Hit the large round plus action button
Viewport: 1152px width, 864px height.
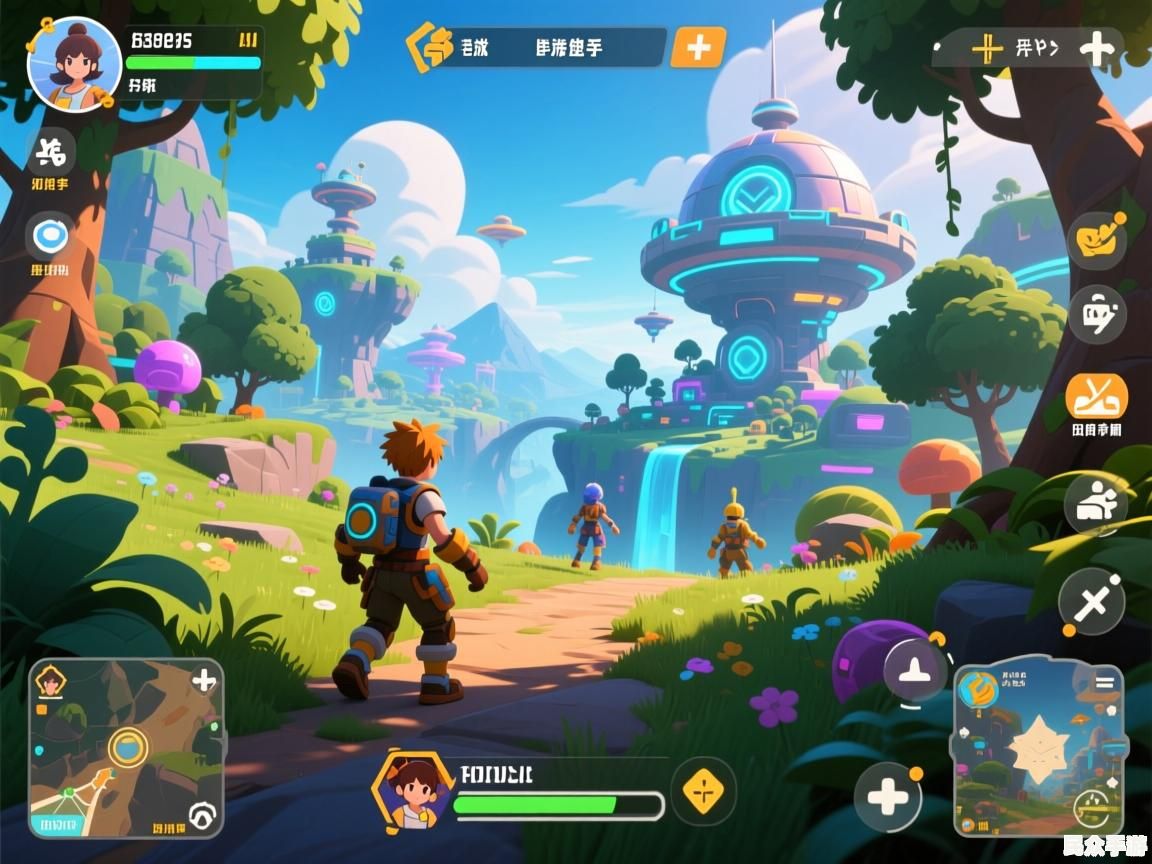(887, 797)
